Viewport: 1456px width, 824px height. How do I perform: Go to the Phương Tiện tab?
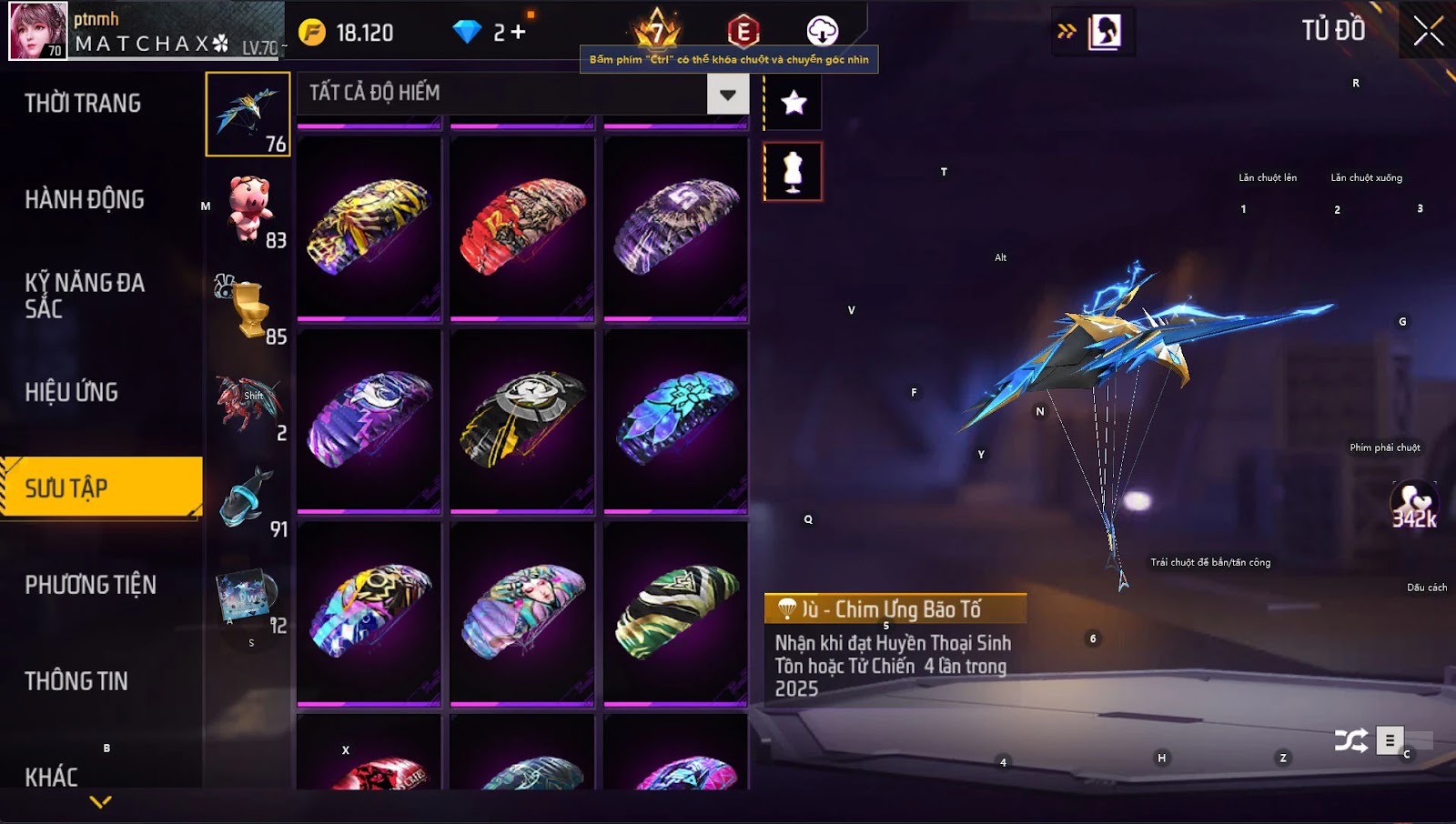coord(91,586)
